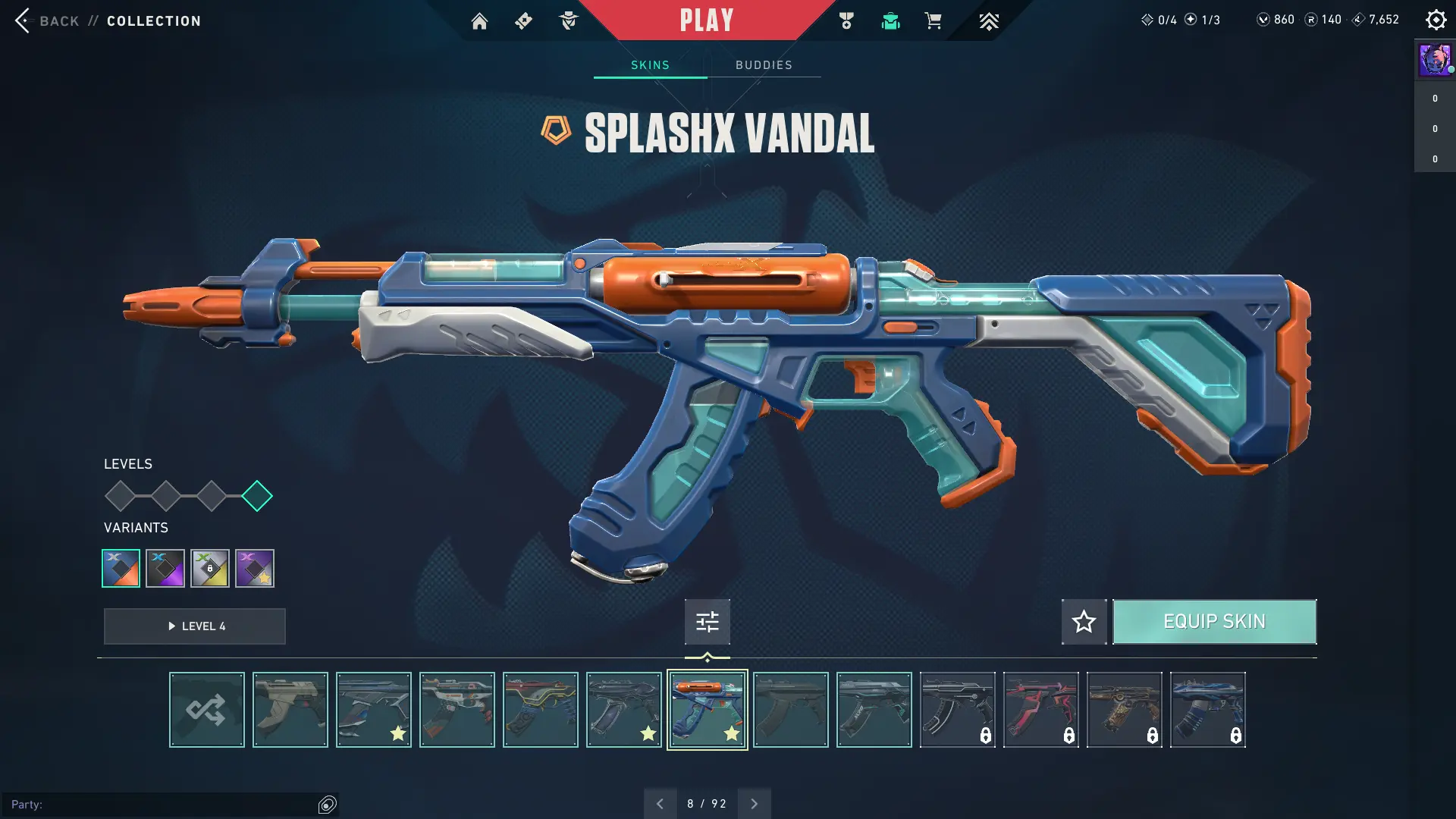Open the home screen icon
This screenshot has width=1456, height=819.
(479, 21)
